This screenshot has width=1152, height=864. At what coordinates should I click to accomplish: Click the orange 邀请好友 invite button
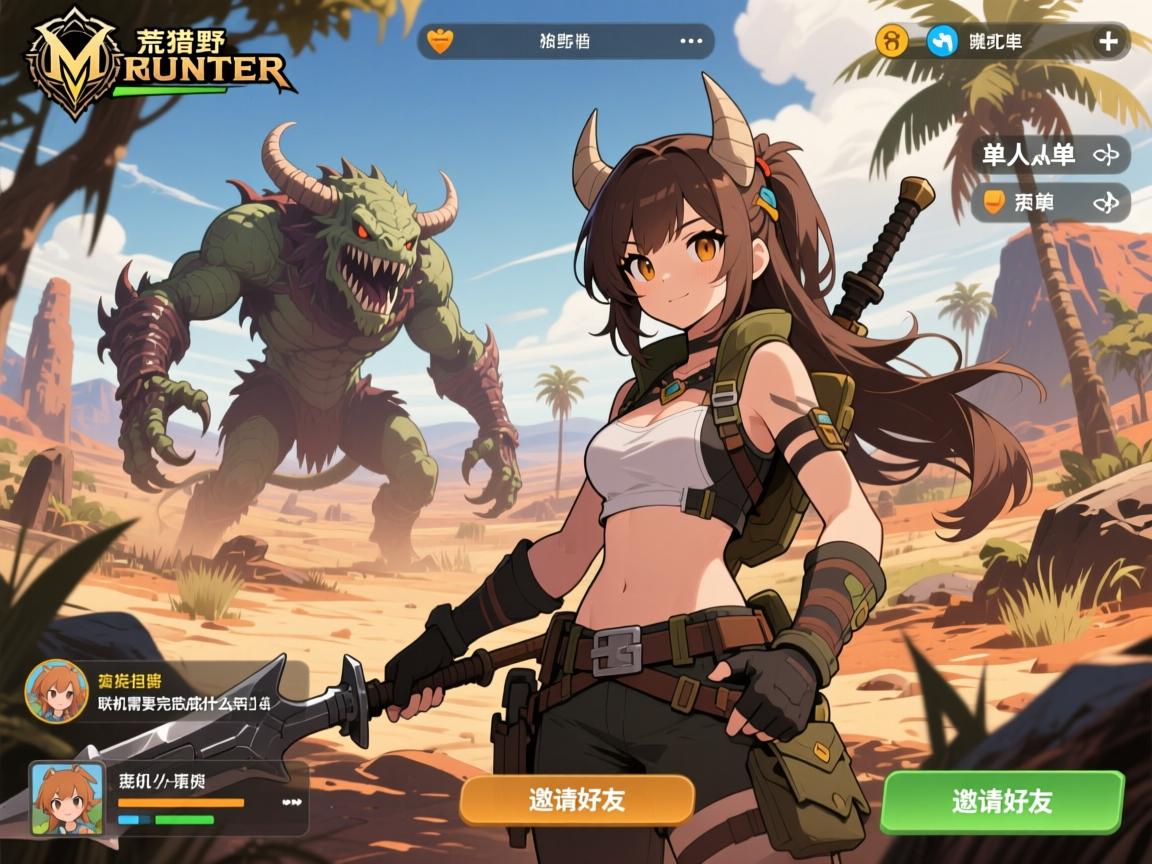[577, 800]
